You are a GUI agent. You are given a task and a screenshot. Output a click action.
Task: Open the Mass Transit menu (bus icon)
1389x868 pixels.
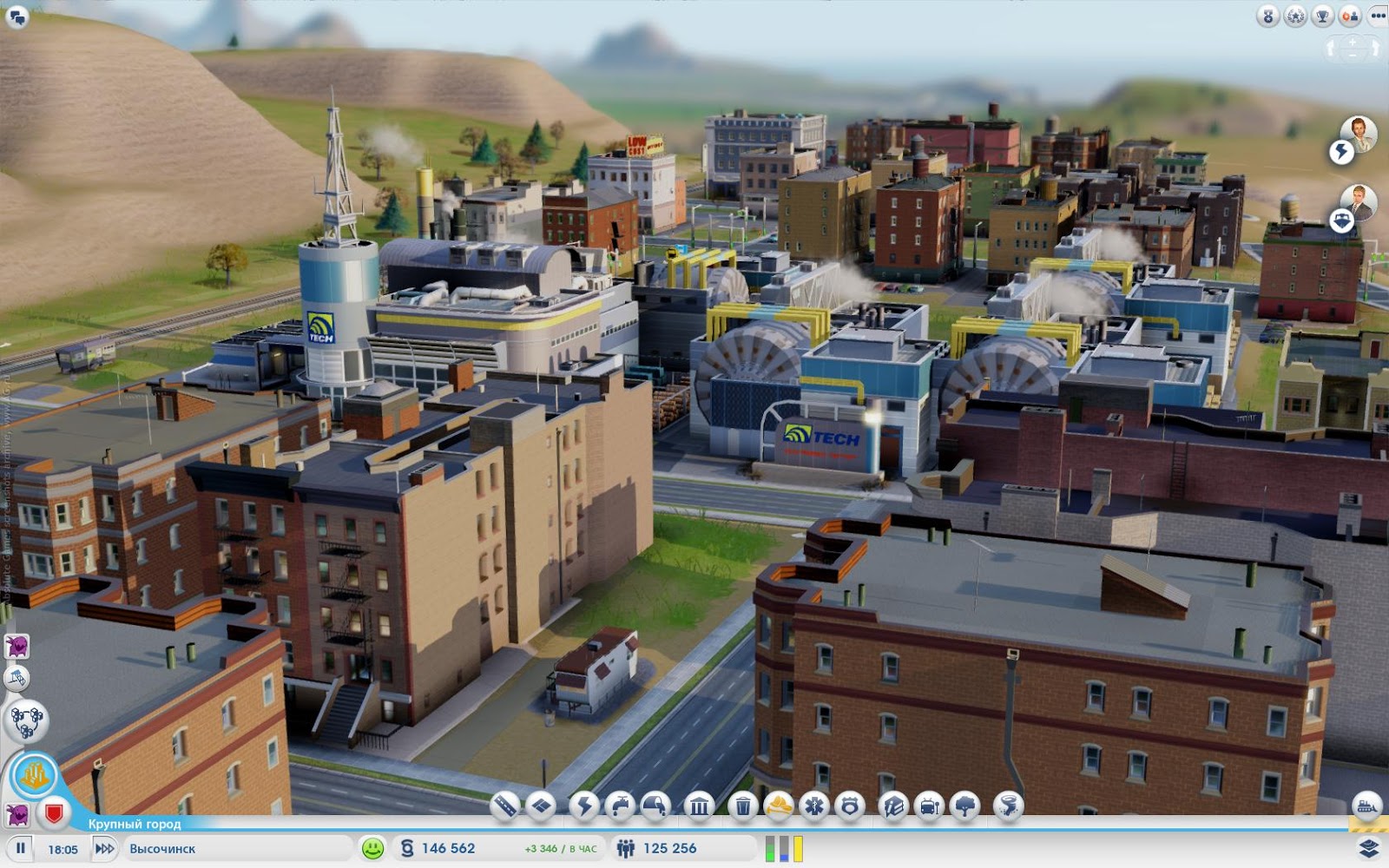tap(929, 806)
